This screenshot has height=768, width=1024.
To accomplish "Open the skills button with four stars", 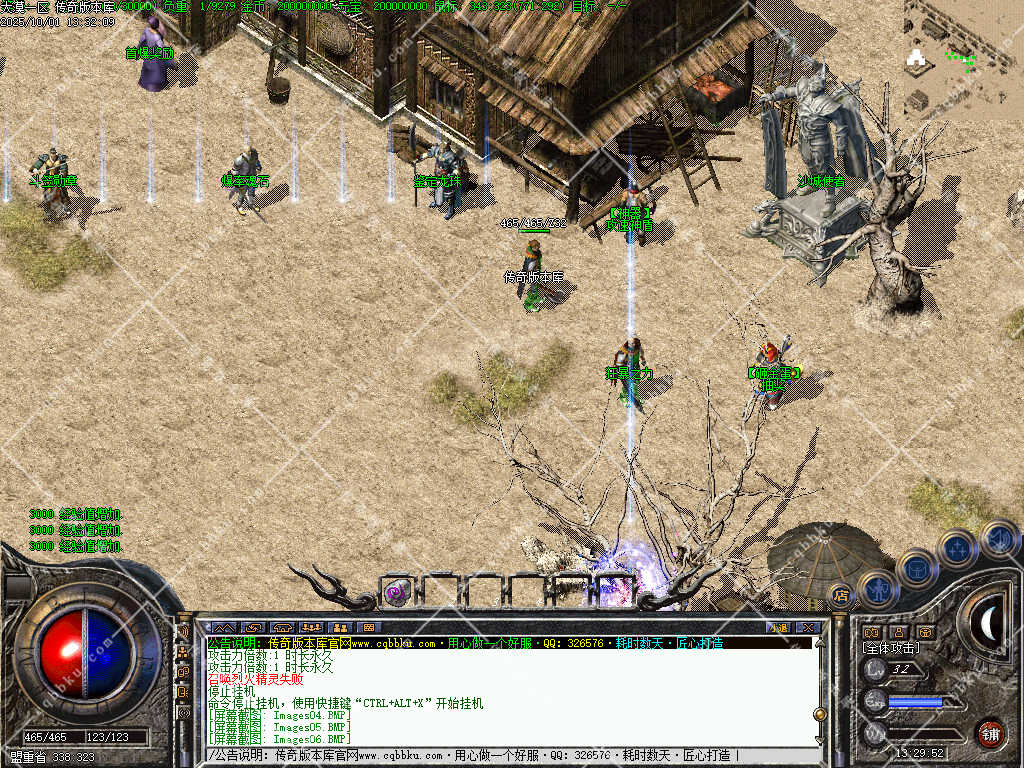I will pyautogui.click(x=958, y=549).
